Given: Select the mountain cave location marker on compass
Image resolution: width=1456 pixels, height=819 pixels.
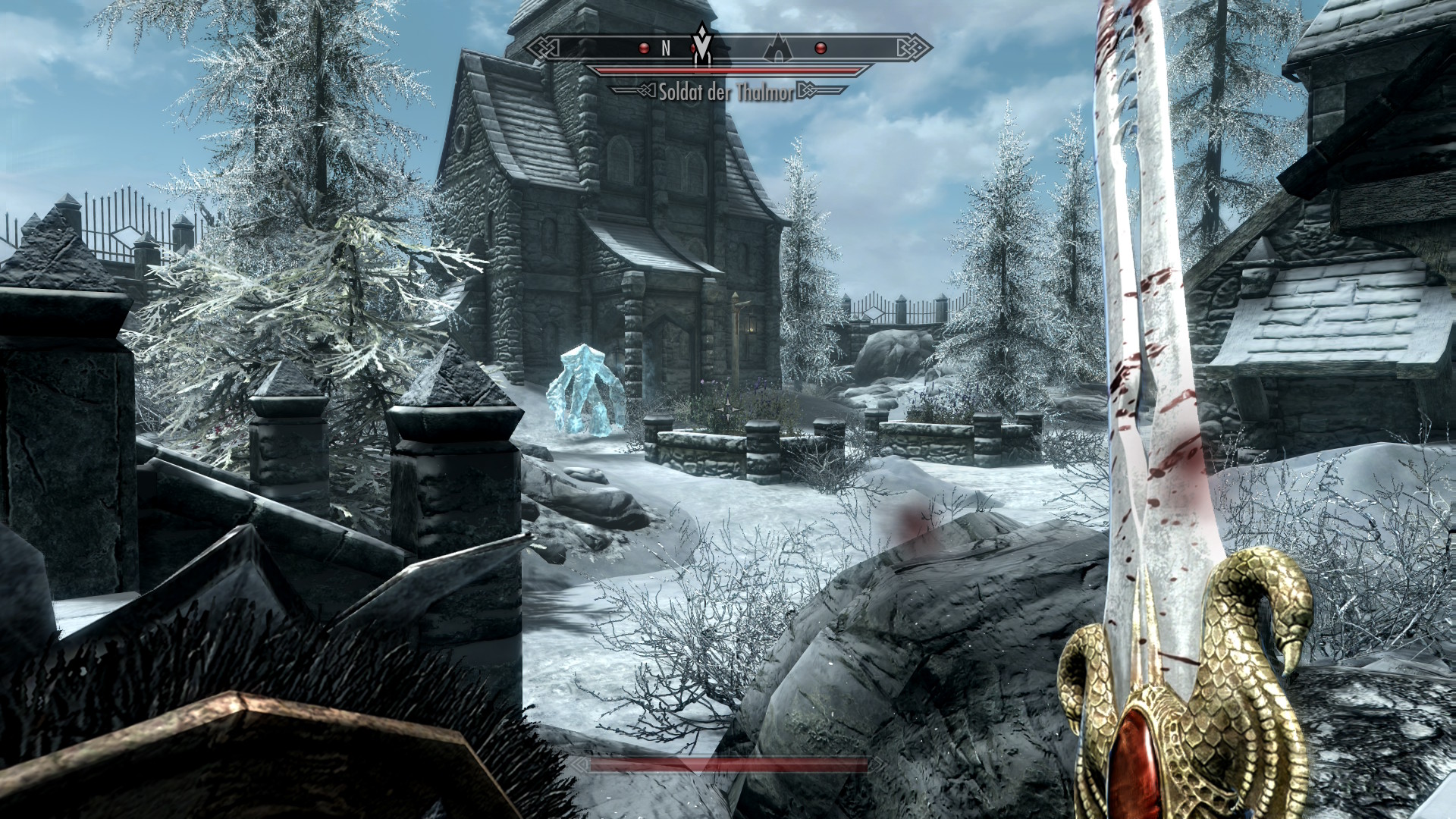Looking at the screenshot, I should pos(777,49).
